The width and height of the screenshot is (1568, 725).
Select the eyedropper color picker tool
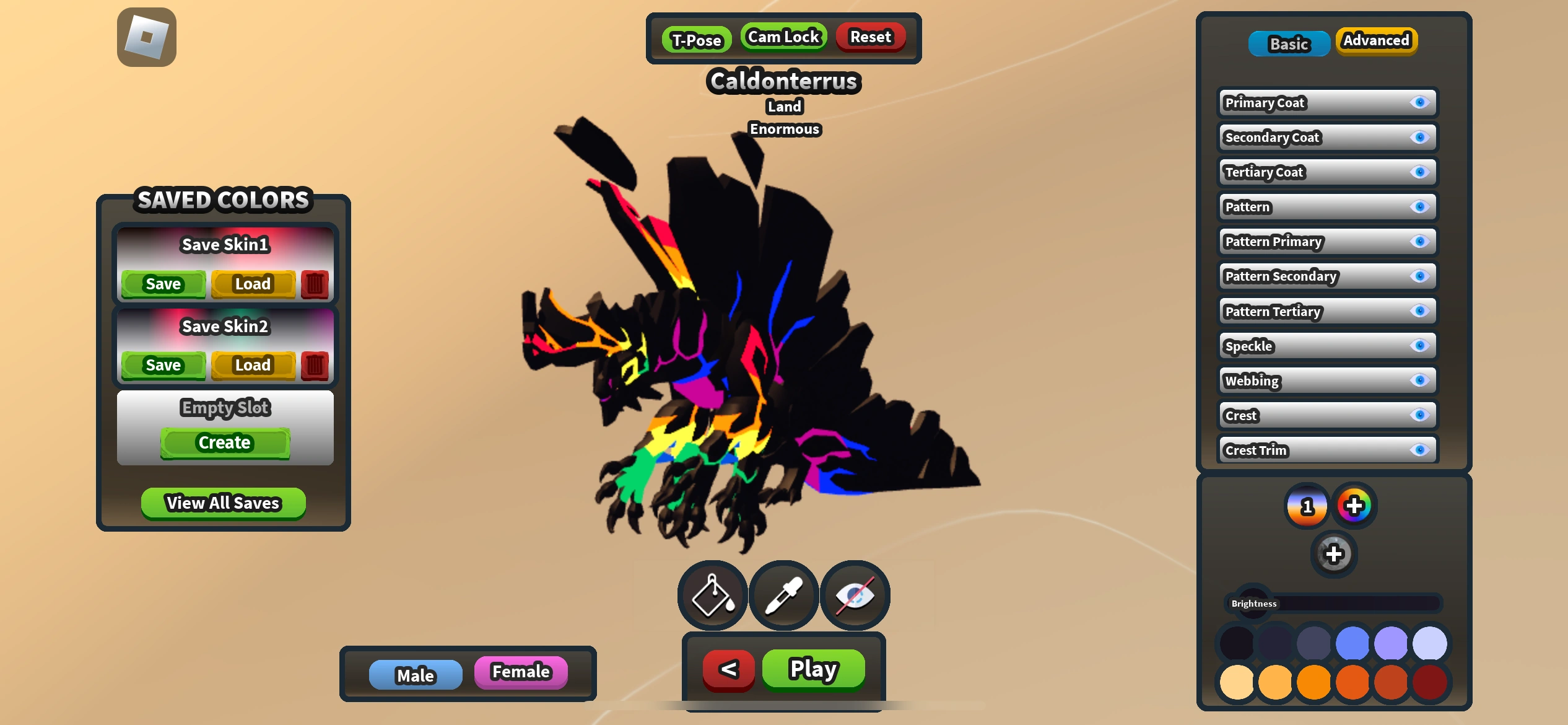pyautogui.click(x=782, y=594)
